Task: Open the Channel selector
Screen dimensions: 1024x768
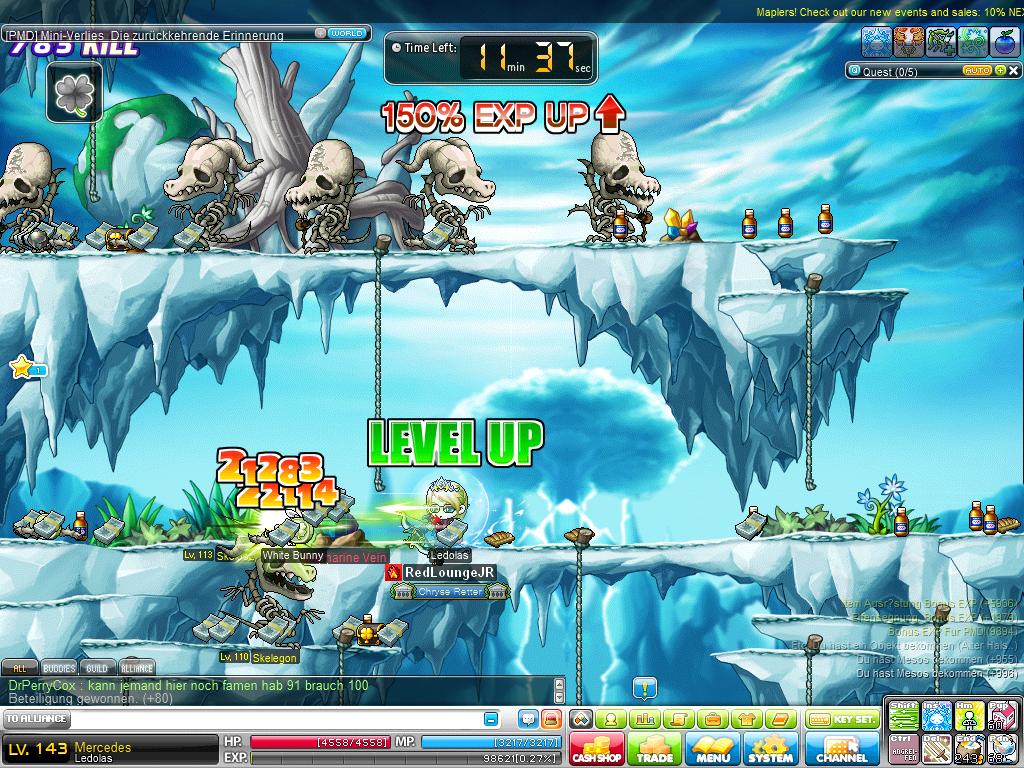Action: pos(842,750)
